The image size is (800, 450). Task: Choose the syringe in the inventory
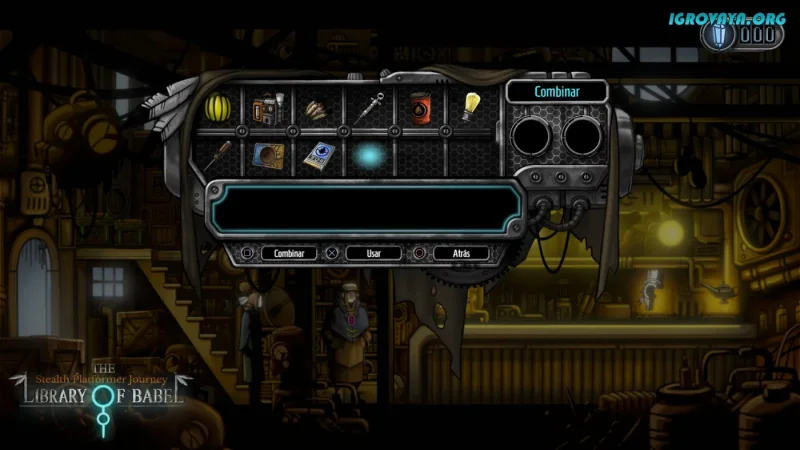point(369,106)
